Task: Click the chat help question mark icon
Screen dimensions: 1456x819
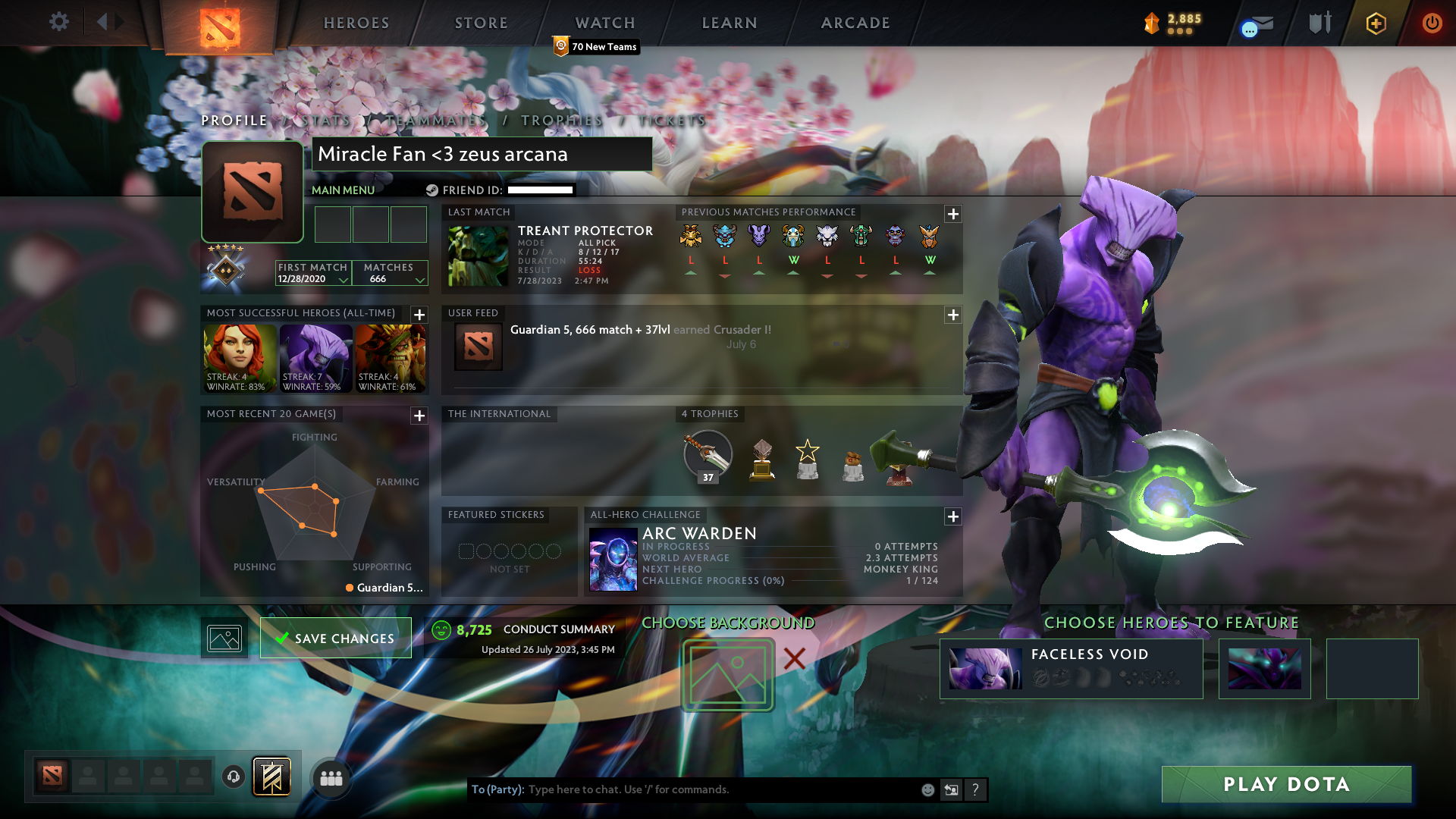Action: click(975, 789)
